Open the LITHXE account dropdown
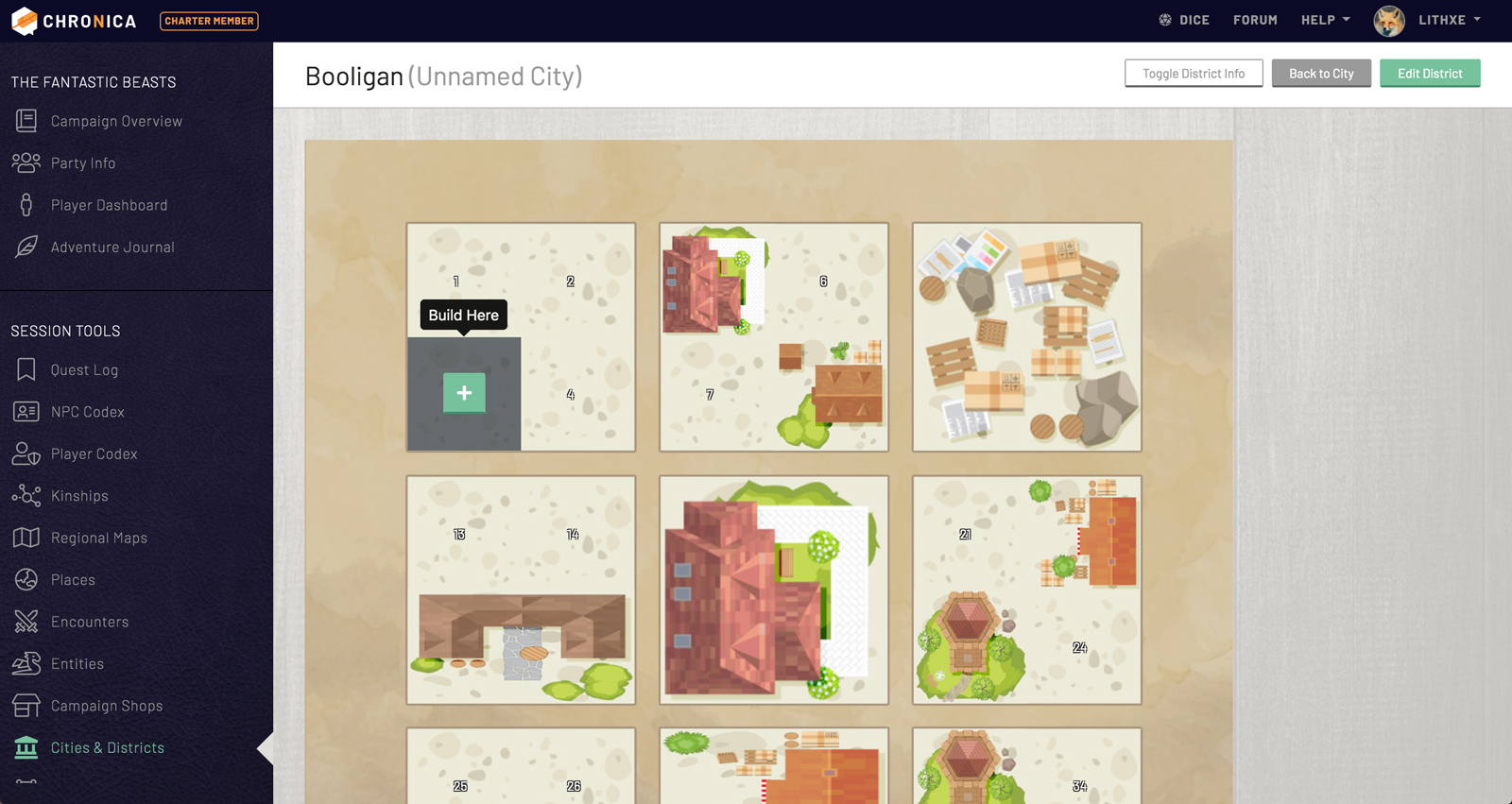The width and height of the screenshot is (1512, 804). click(x=1438, y=19)
